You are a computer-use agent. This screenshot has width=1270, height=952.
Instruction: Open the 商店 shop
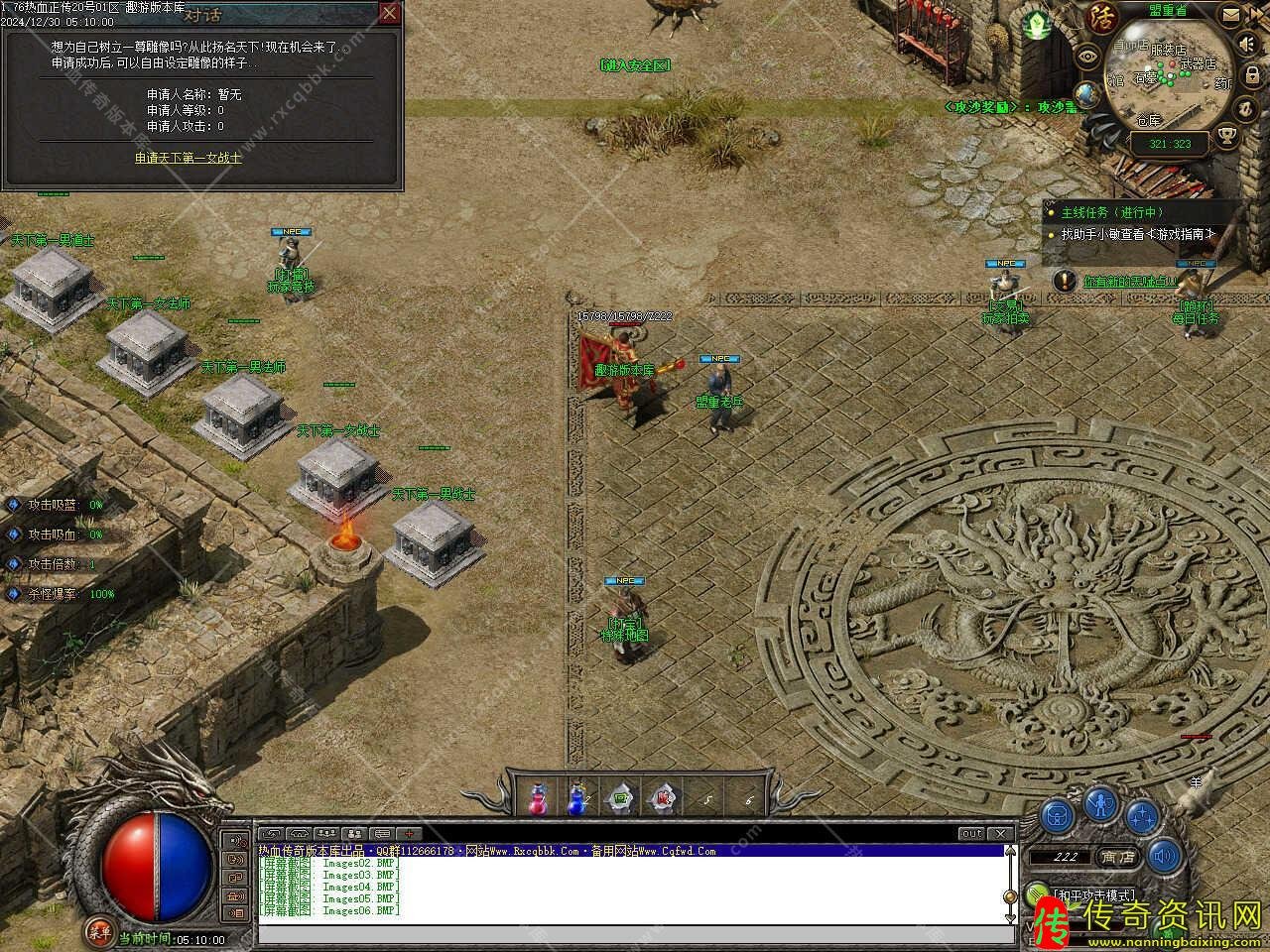click(1118, 857)
